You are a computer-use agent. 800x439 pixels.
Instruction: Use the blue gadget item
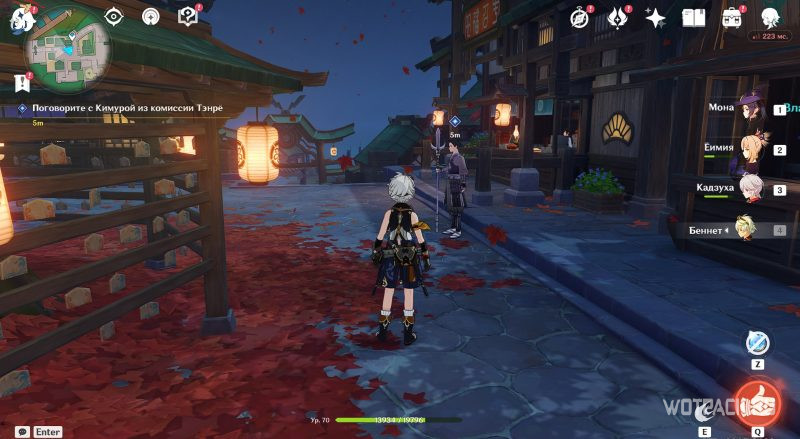[757, 343]
